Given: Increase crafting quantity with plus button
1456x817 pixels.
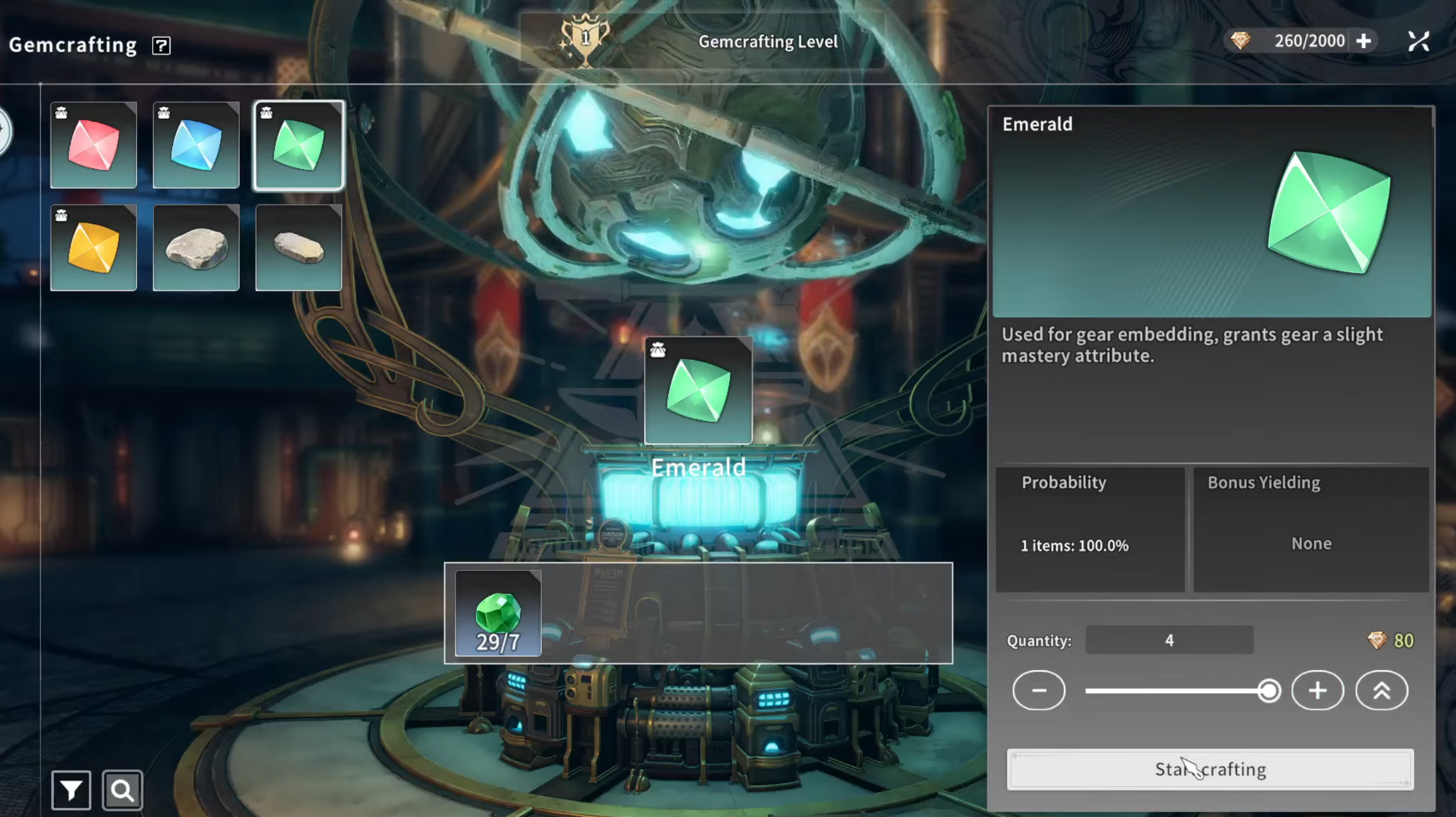Looking at the screenshot, I should pos(1317,690).
